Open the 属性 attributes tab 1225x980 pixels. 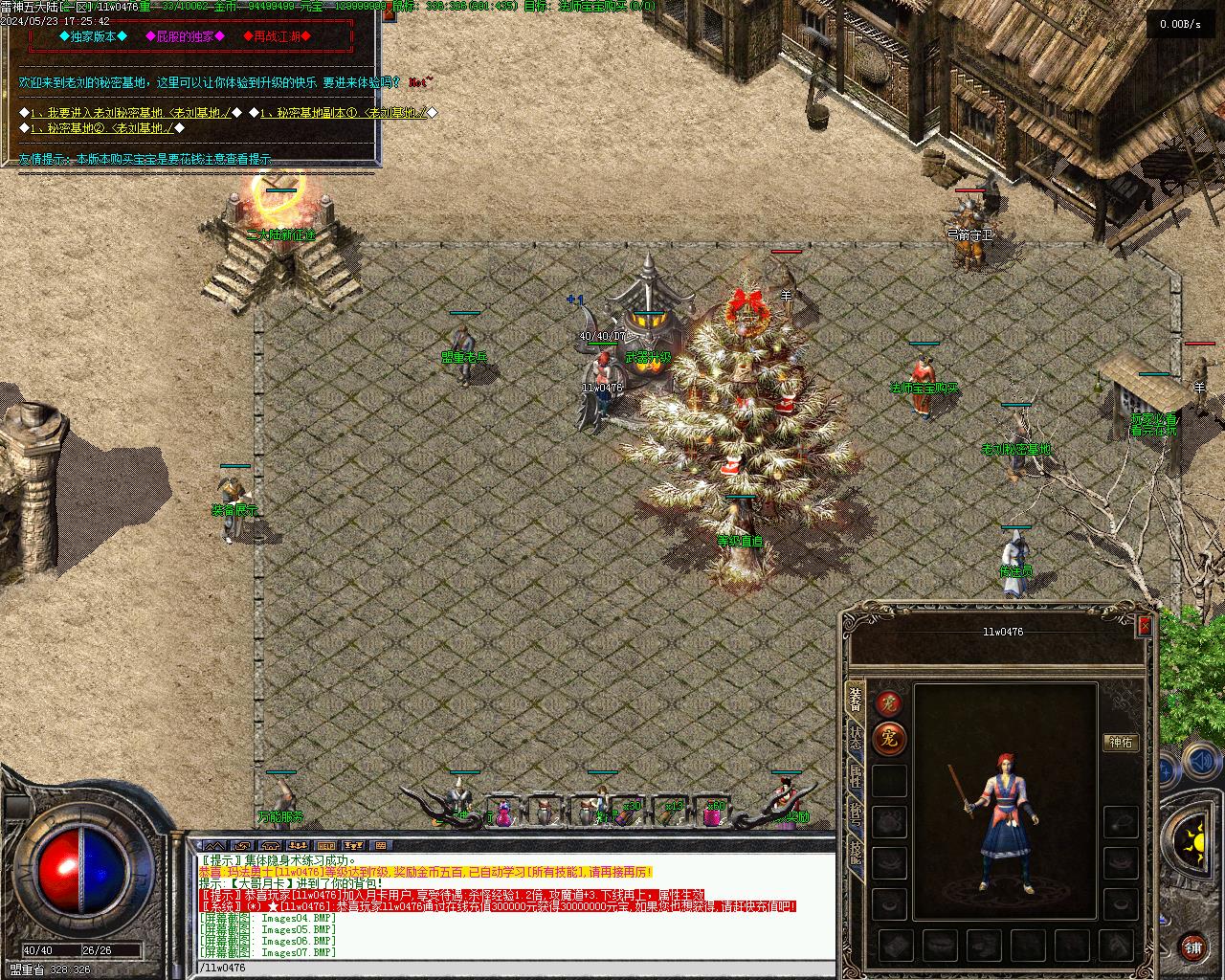coord(856,776)
